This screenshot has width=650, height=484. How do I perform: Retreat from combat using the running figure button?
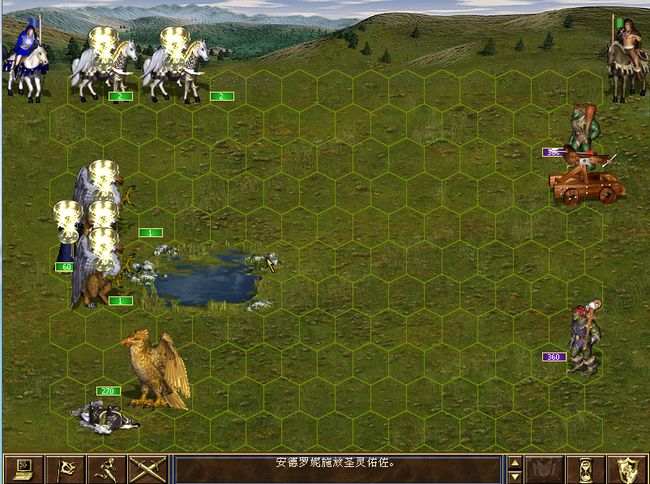105,468
